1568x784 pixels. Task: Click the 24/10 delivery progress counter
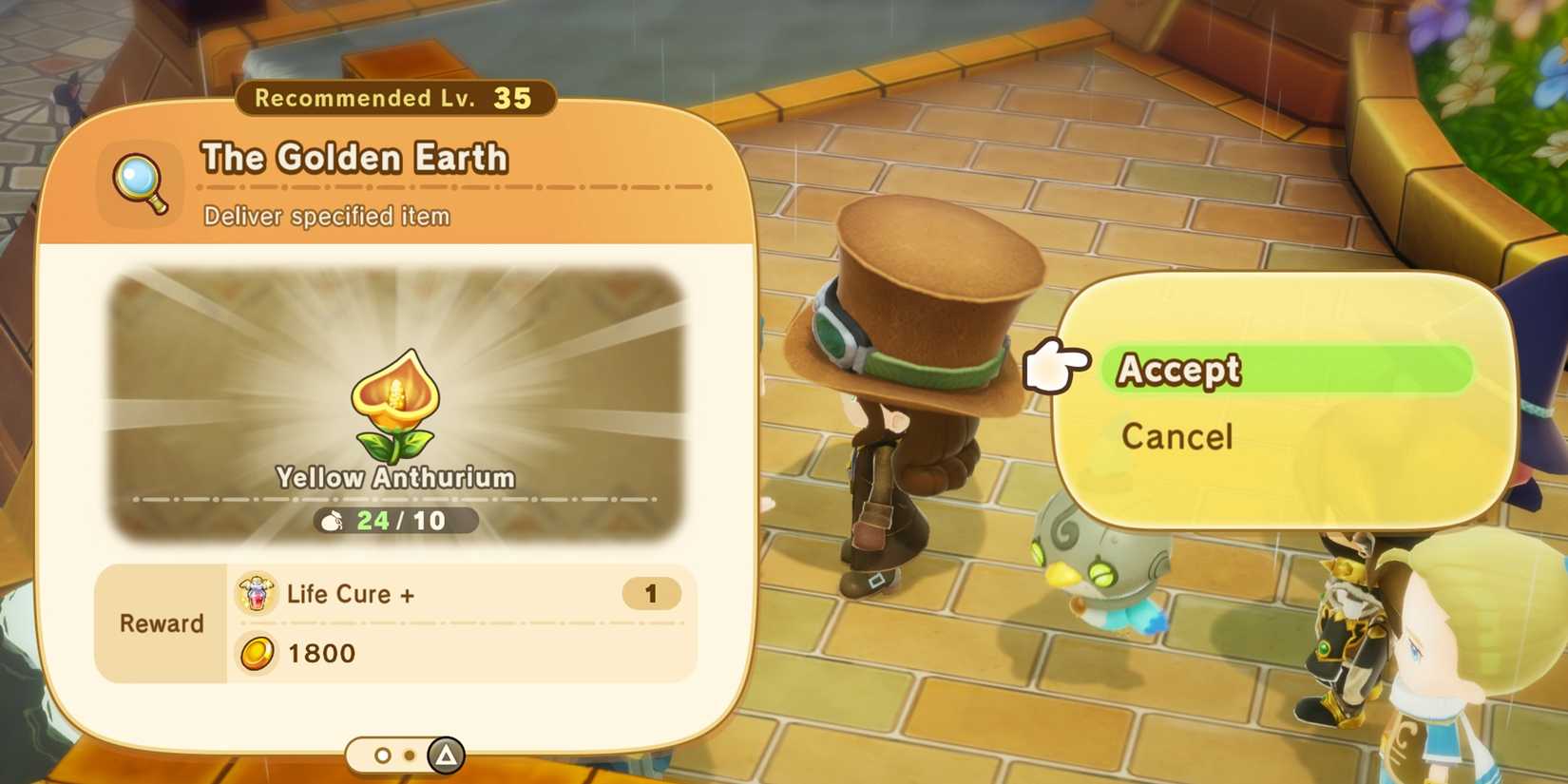399,520
